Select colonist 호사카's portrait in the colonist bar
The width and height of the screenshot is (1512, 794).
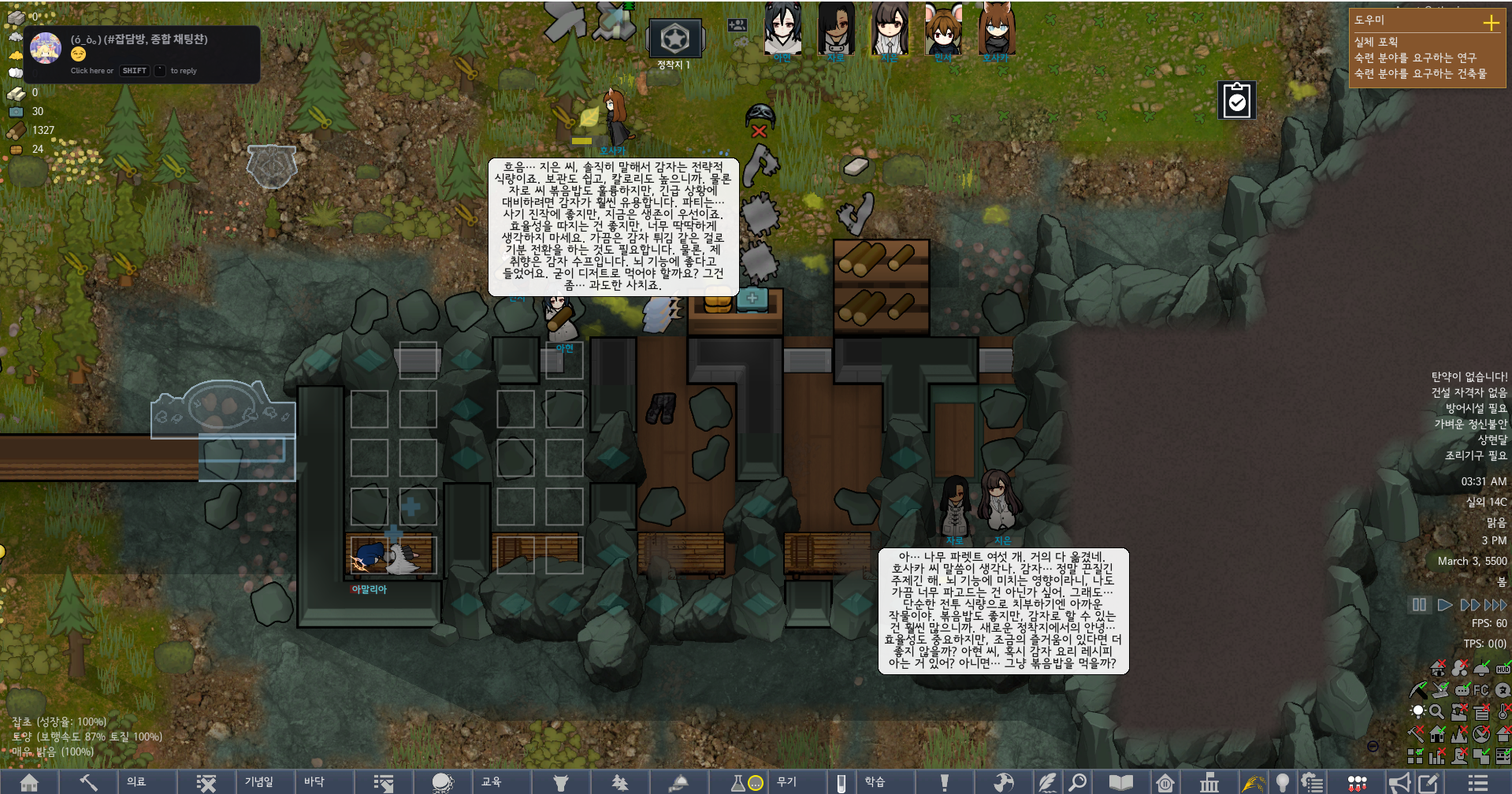pyautogui.click(x=996, y=30)
